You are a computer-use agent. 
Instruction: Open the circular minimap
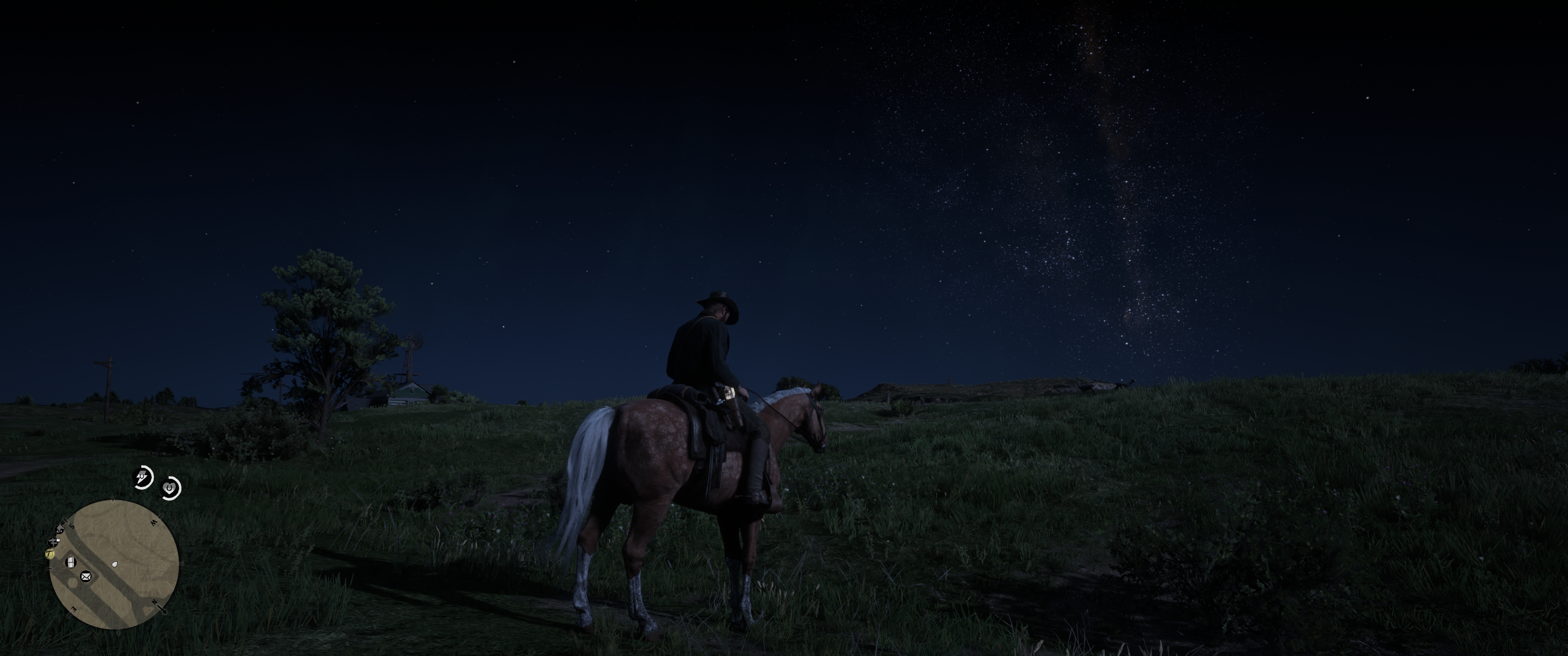point(114,565)
